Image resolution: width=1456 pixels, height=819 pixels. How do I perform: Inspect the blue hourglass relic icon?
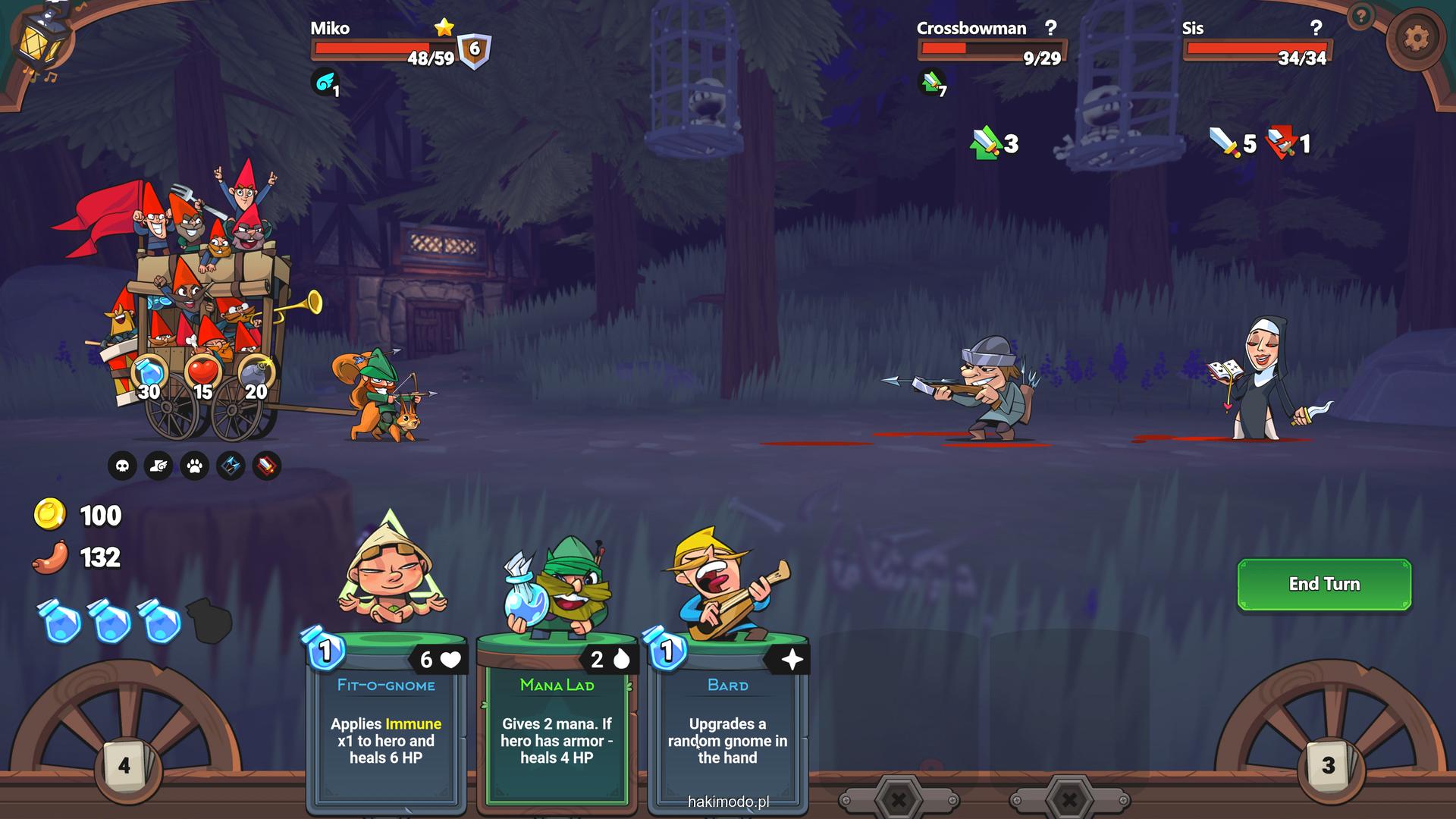coord(231,466)
